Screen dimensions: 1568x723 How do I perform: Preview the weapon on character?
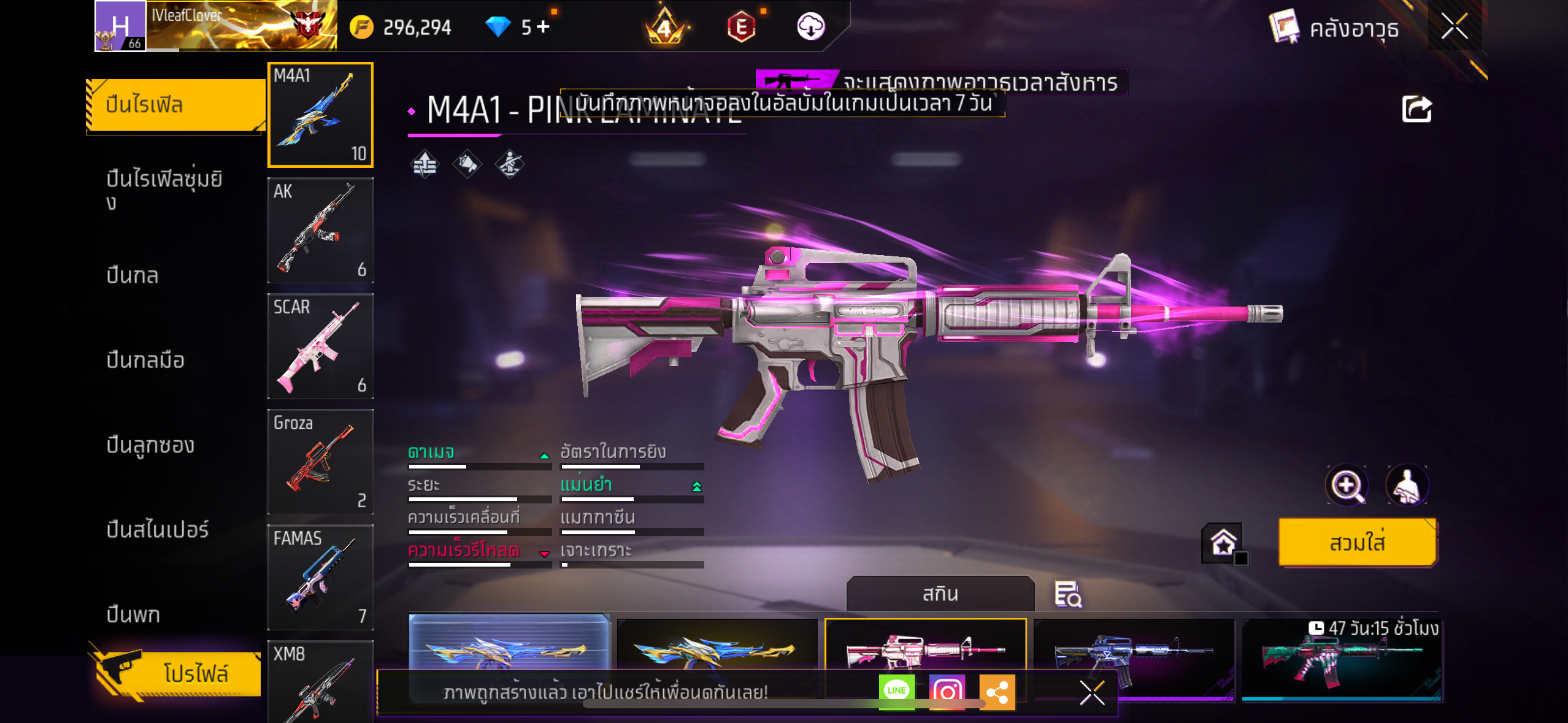point(1407,486)
